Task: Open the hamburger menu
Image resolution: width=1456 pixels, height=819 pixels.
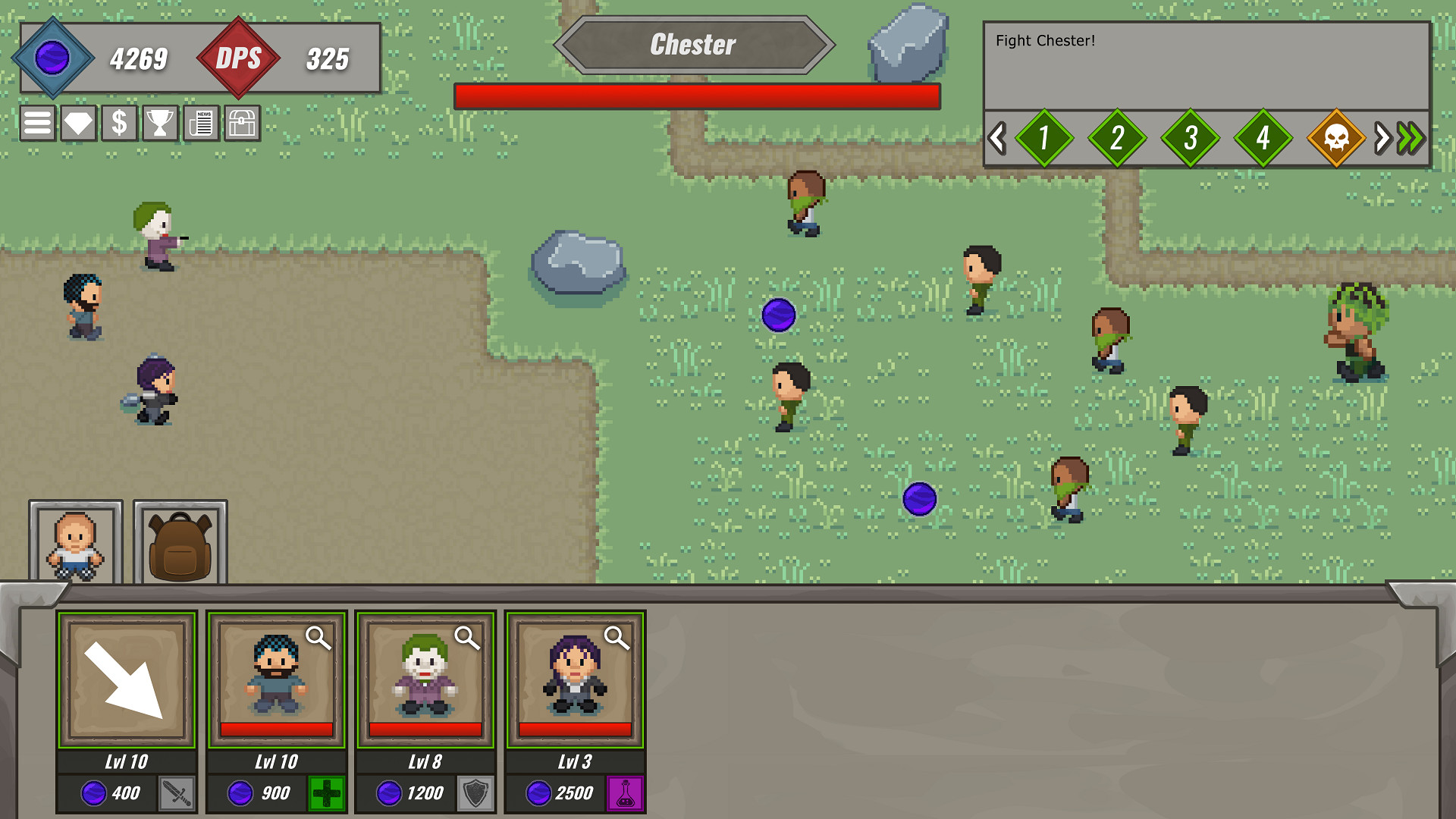Action: coord(36,123)
